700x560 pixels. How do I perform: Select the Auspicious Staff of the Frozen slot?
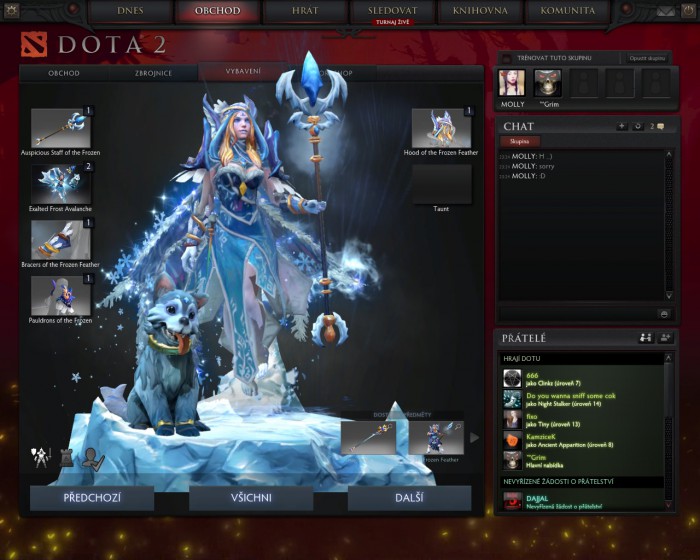click(61, 128)
